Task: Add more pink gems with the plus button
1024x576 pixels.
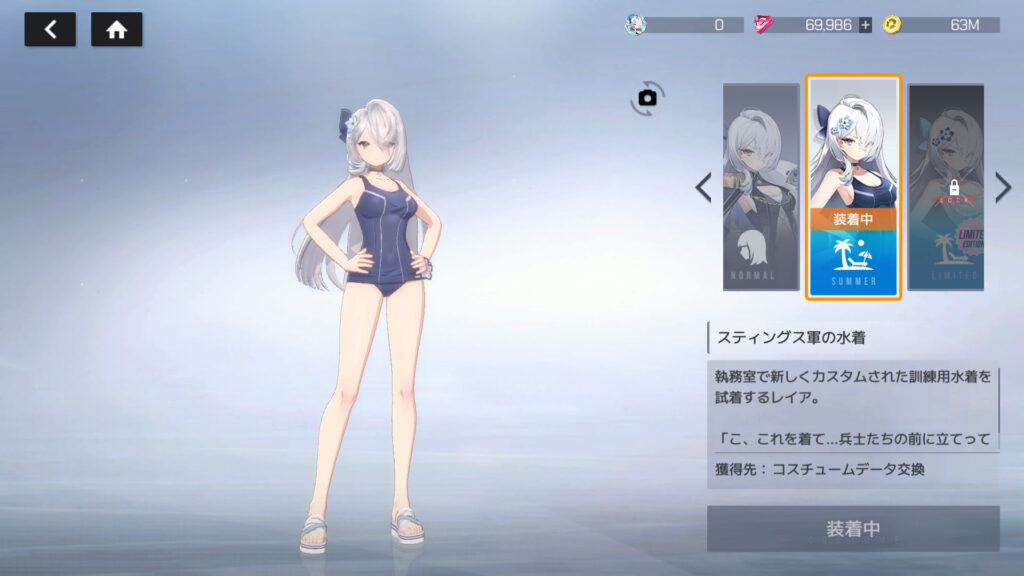Action: pyautogui.click(x=865, y=25)
